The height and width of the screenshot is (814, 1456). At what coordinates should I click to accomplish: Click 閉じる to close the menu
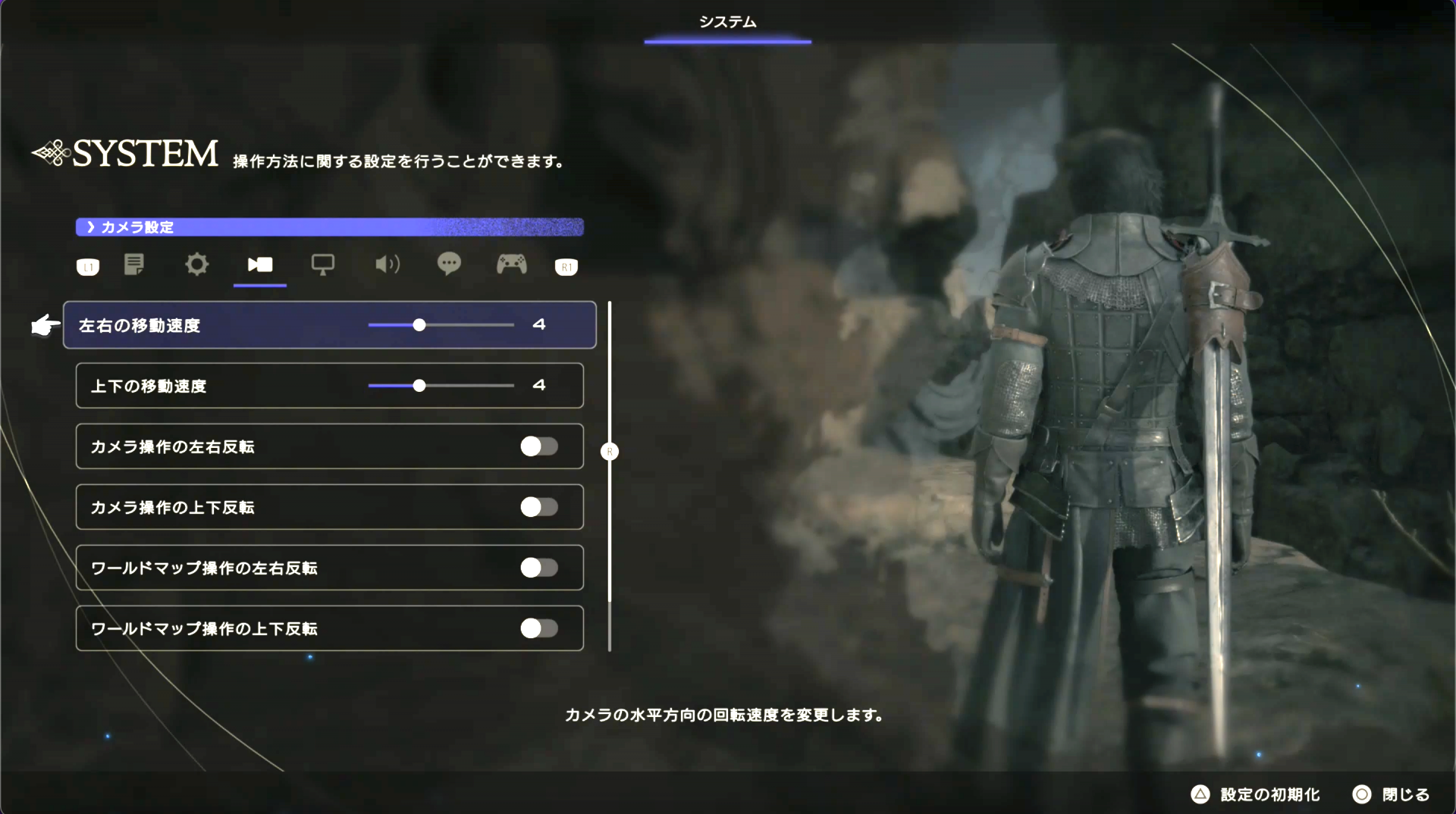click(x=1407, y=794)
